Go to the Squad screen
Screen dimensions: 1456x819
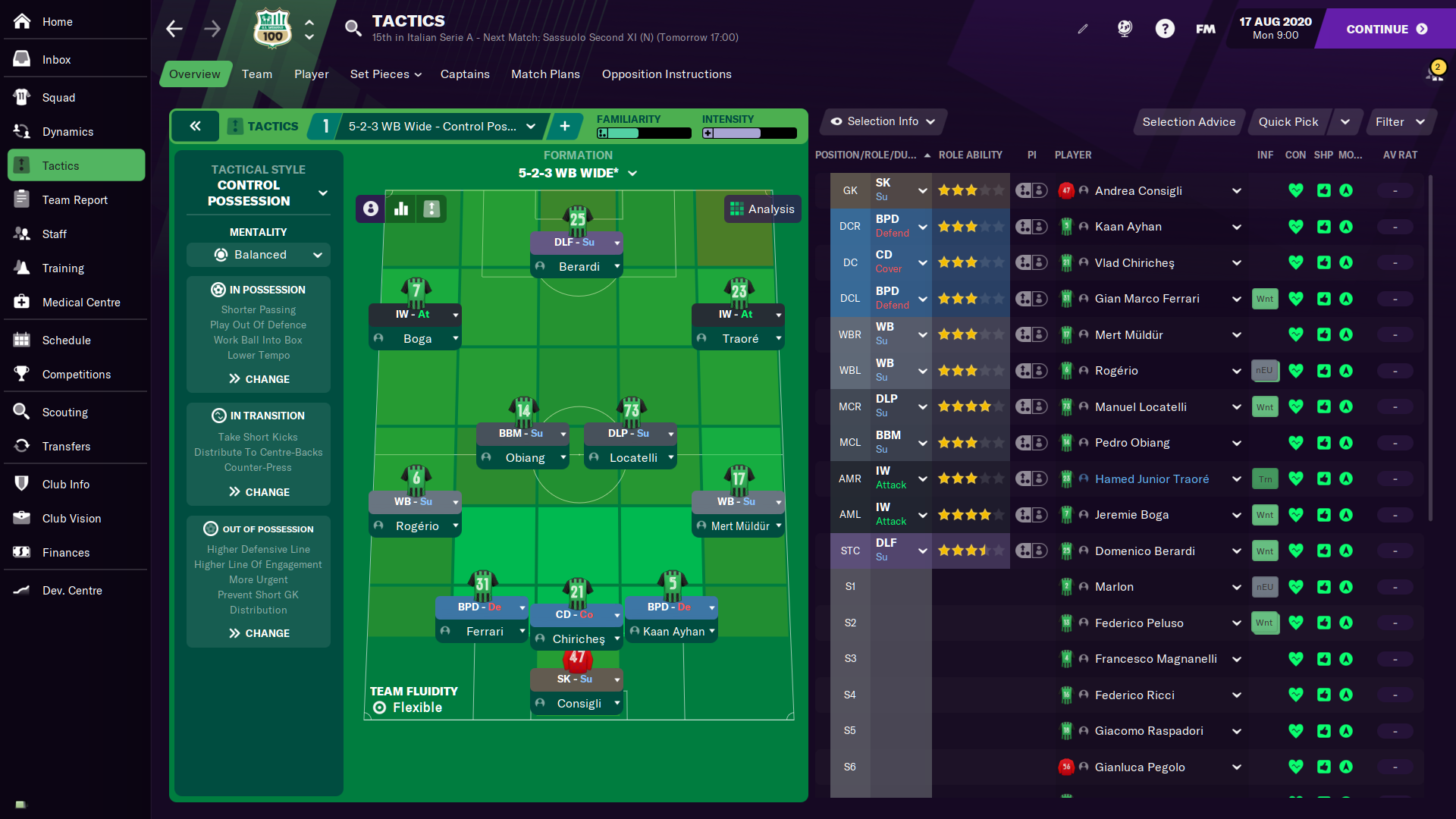coord(58,97)
